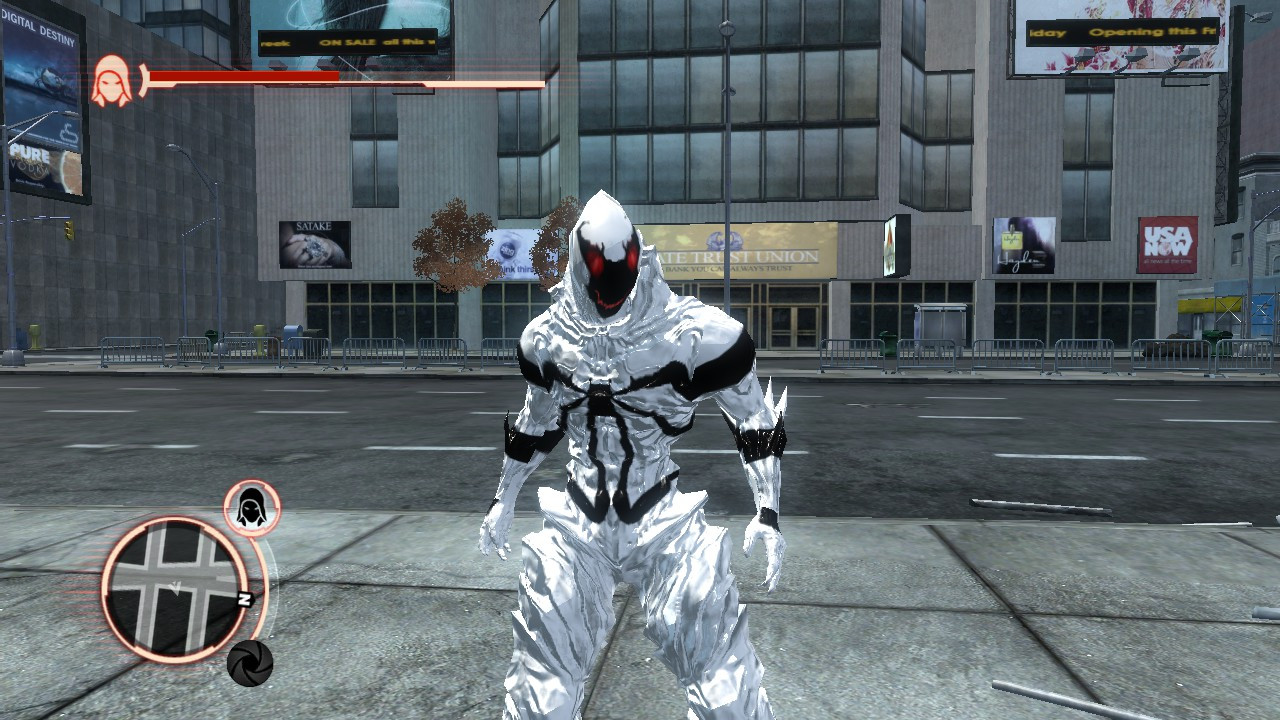
Task: Click the STATE TRUST UNION banner text
Action: click(x=738, y=258)
